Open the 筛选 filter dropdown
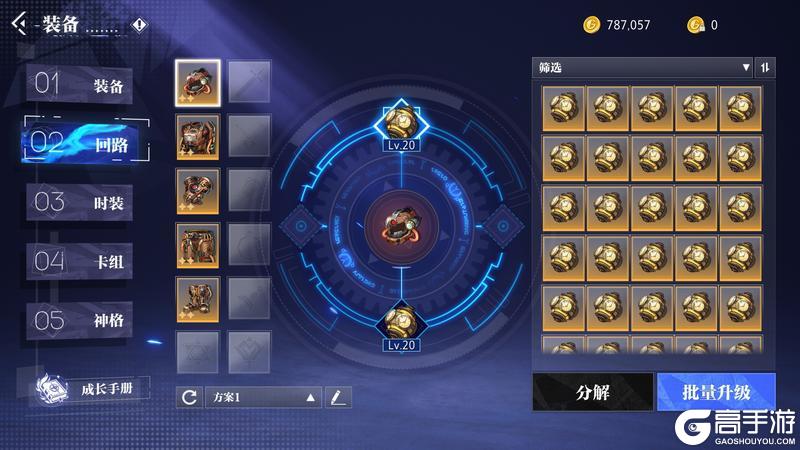This screenshot has height=450, width=800. (642, 68)
